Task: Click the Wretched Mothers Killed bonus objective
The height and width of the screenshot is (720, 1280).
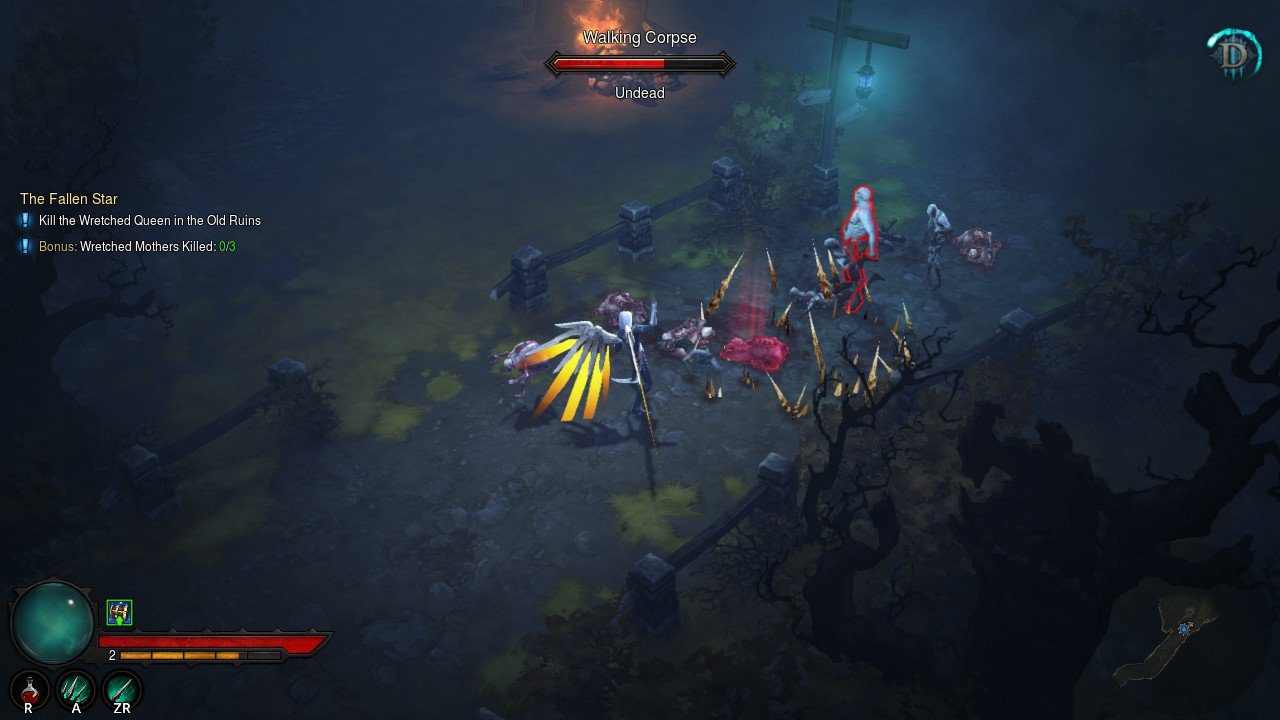Action: pyautogui.click(x=137, y=246)
